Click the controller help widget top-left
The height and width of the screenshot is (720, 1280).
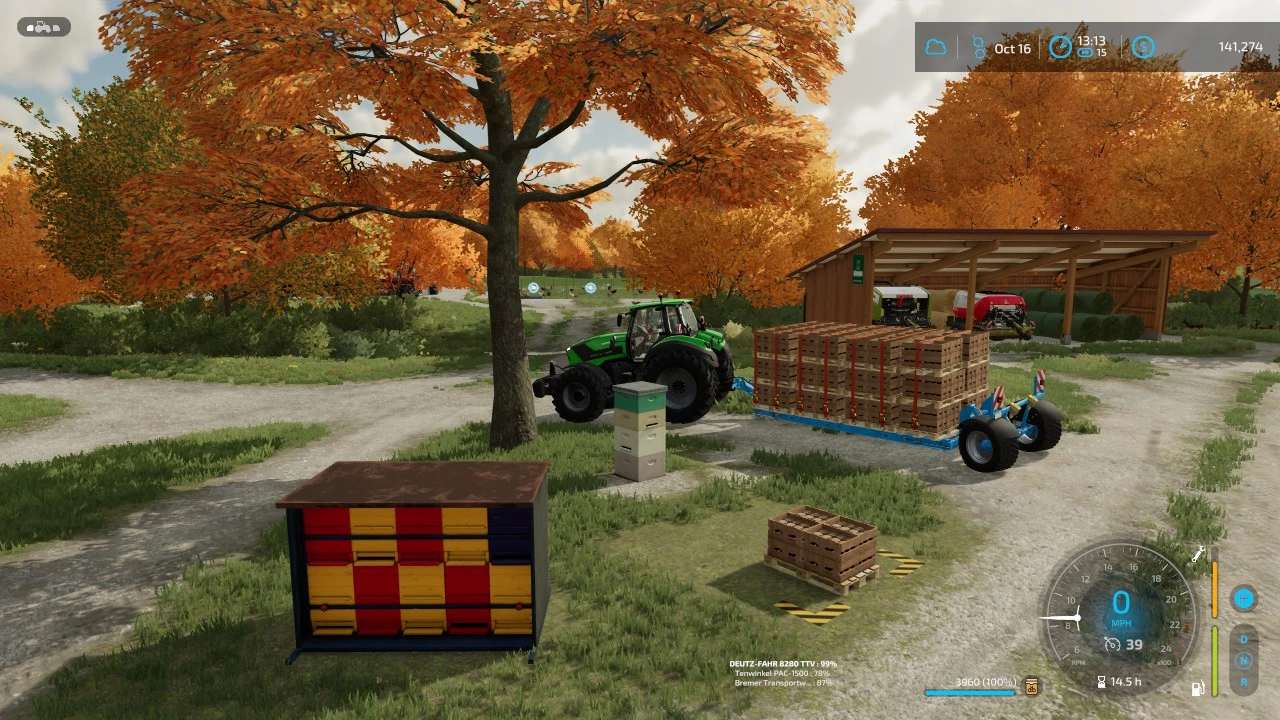tap(43, 27)
